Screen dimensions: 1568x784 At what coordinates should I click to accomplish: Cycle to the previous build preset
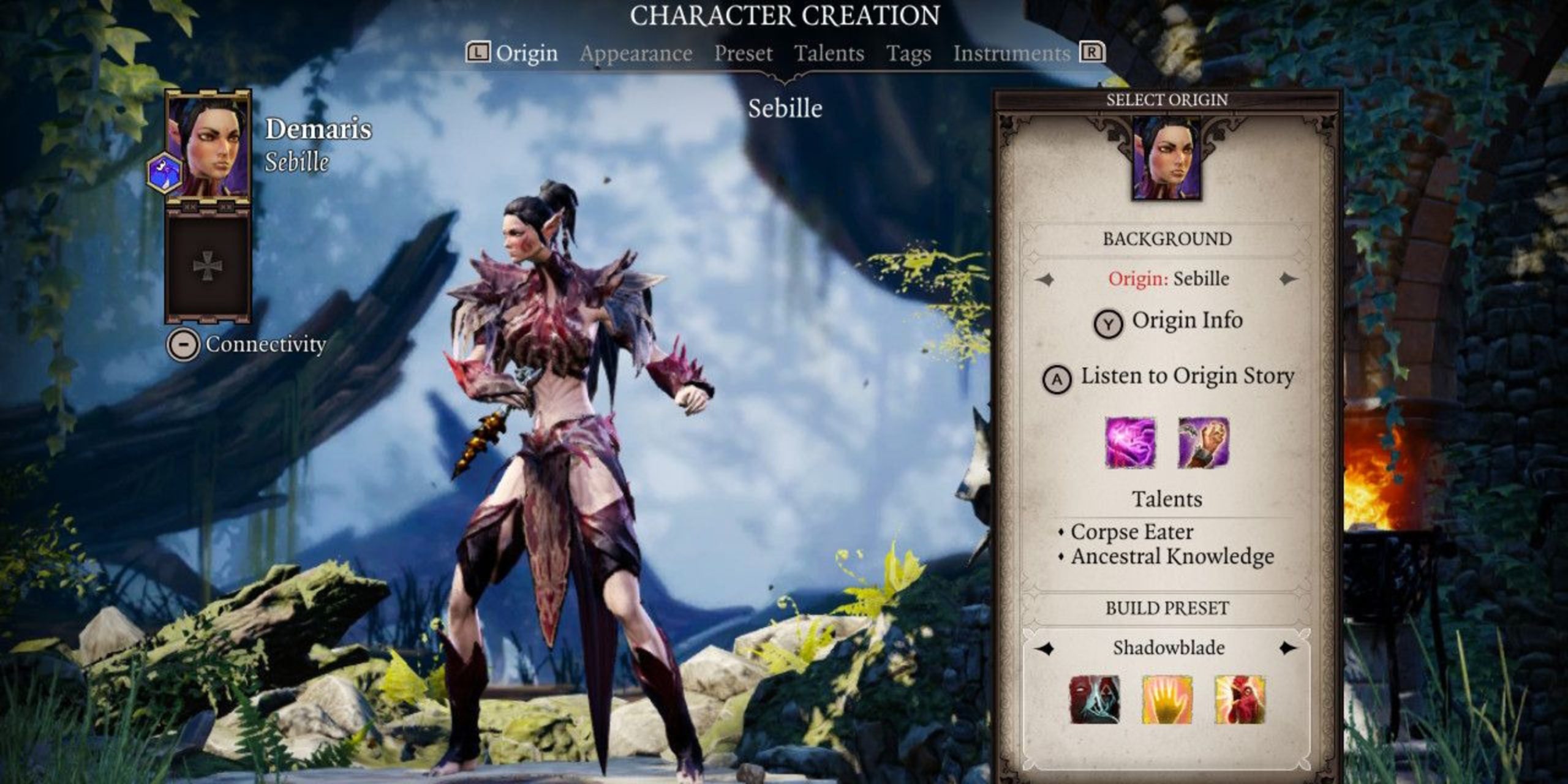[x=1046, y=648]
